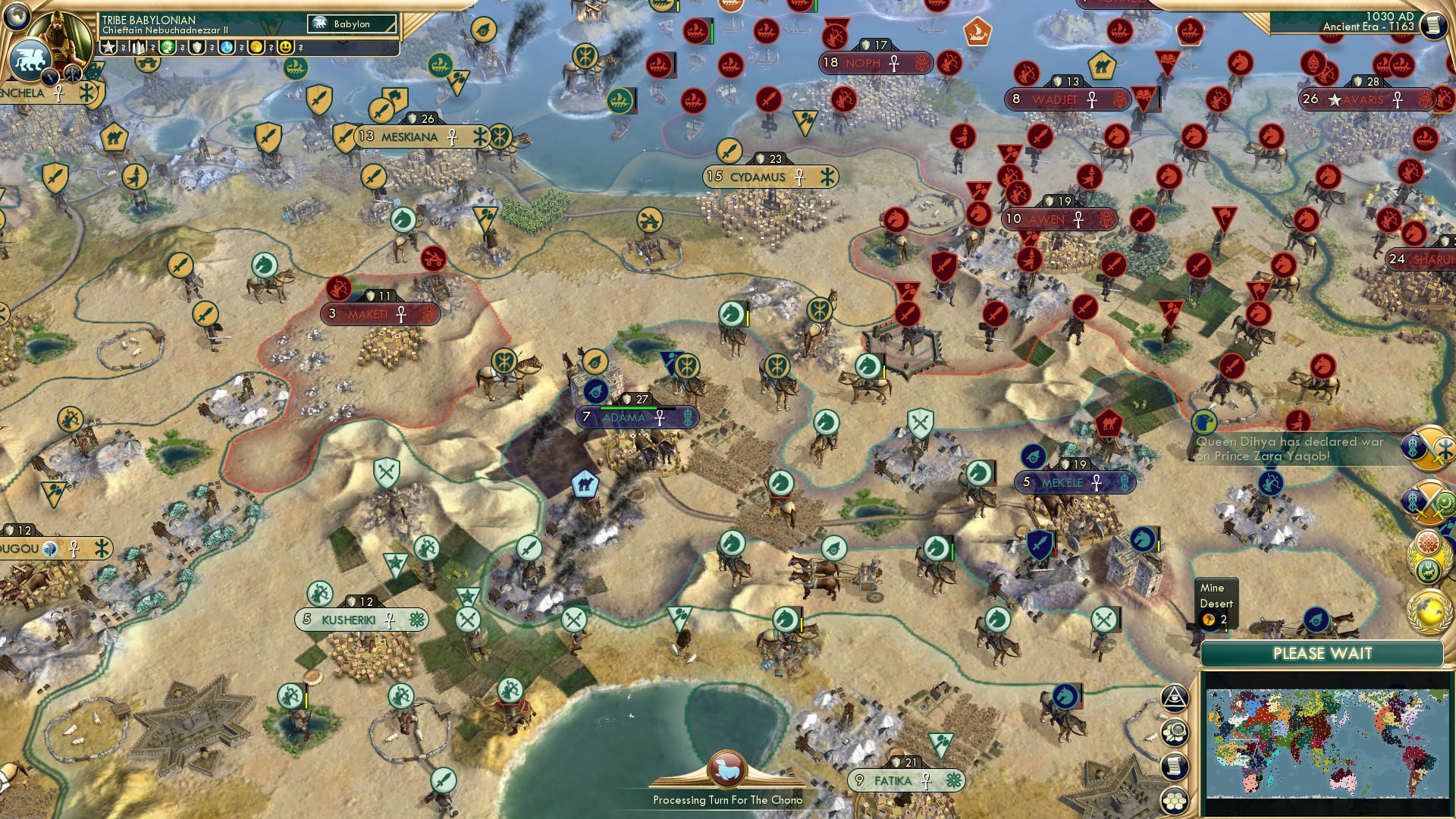Toggle strategic view with the pyramid eye icon
Screen dimensions: 1456x819
(x=1175, y=698)
